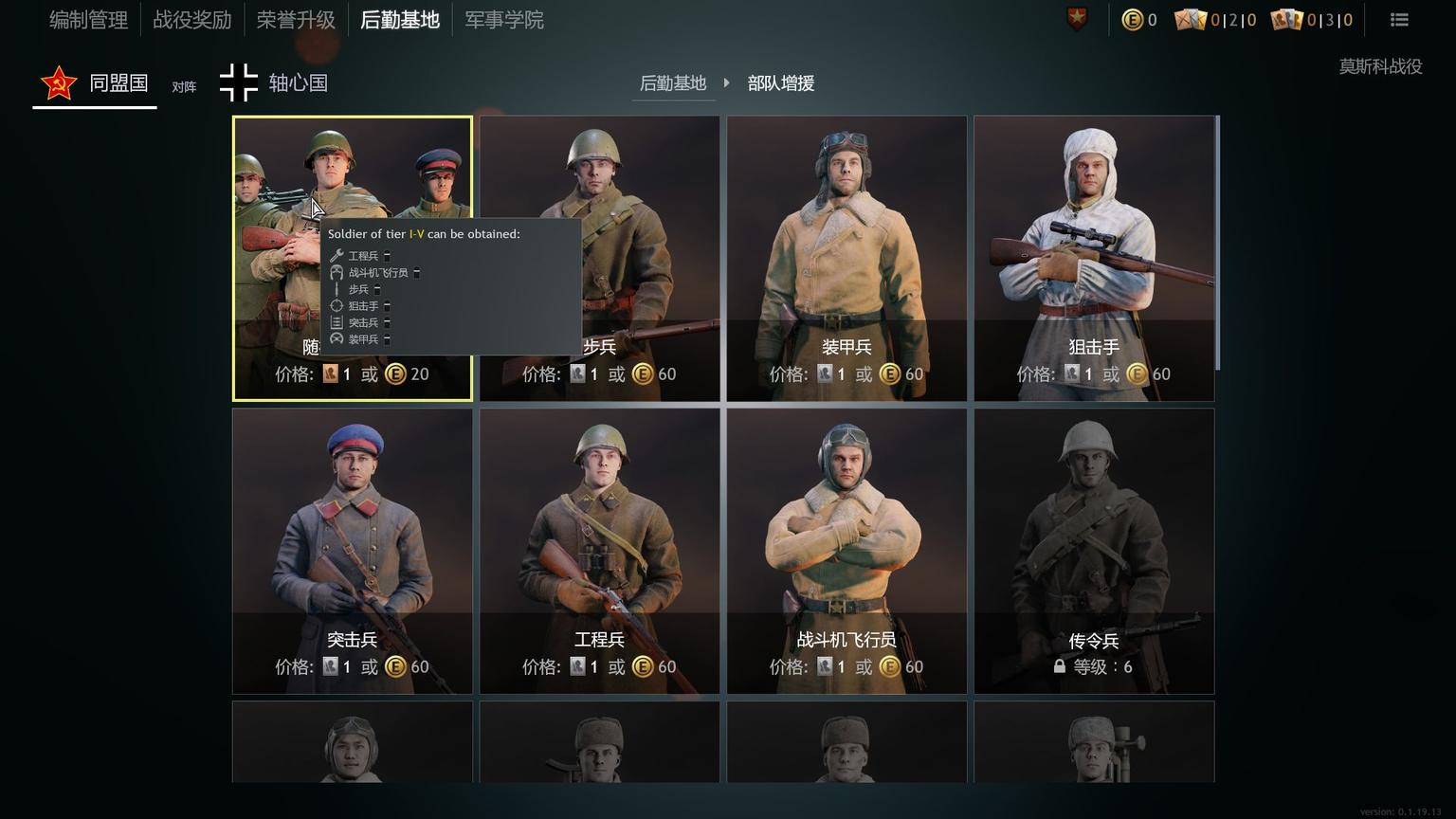Choose the 突击兵 assault soldier card
This screenshot has width=1456, height=819.
tap(353, 551)
